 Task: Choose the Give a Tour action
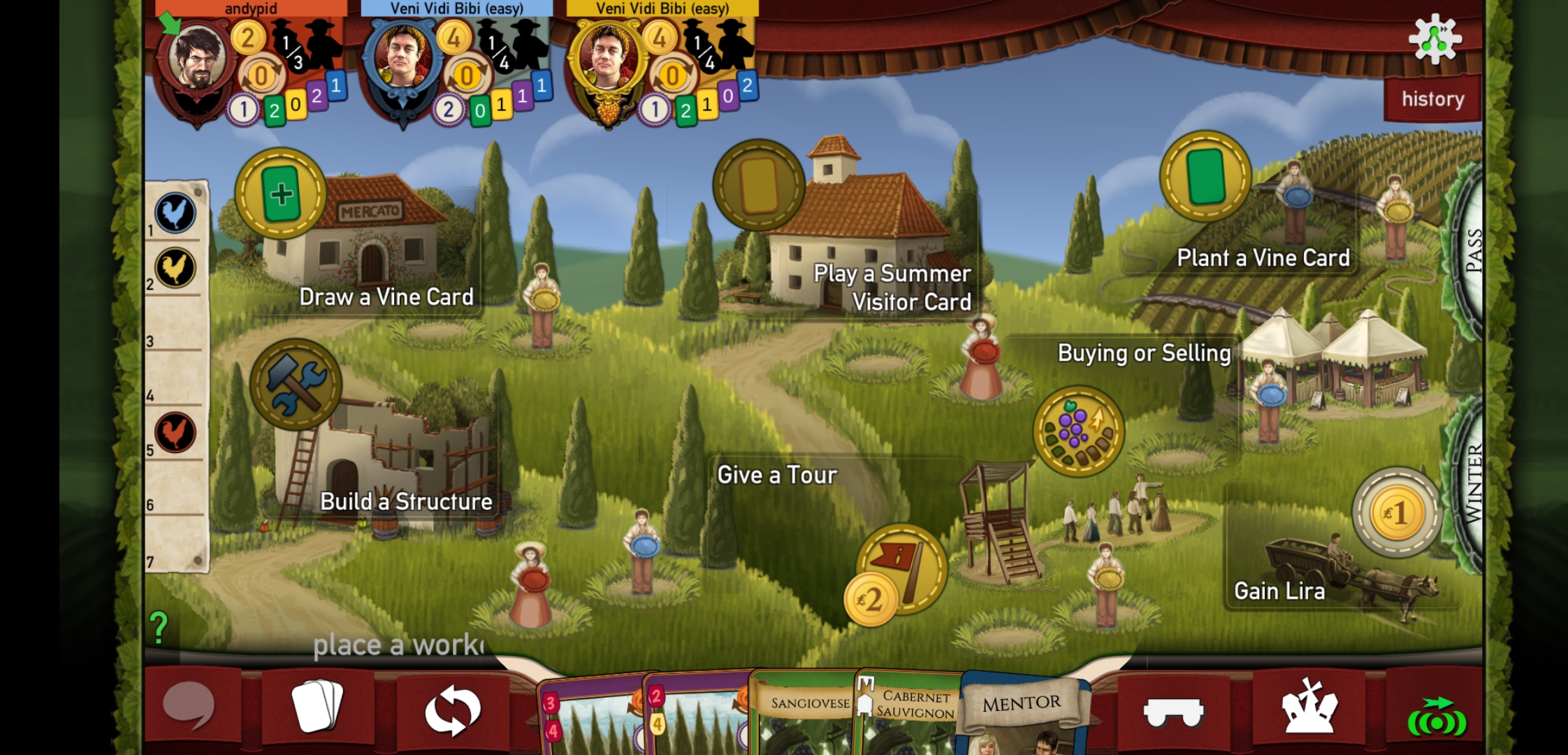(901, 569)
